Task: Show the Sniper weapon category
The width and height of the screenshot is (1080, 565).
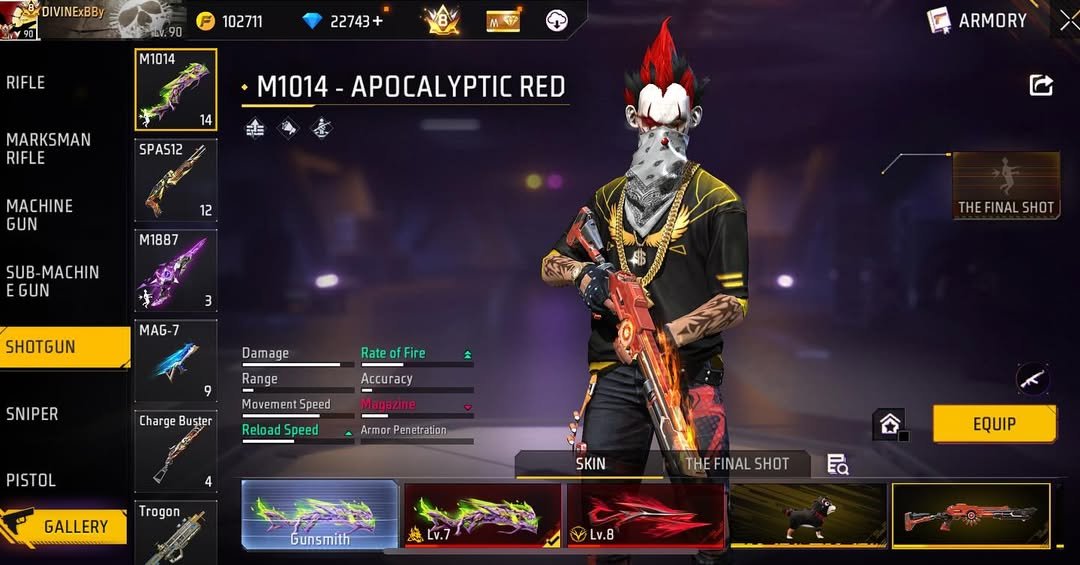Action: 32,414
